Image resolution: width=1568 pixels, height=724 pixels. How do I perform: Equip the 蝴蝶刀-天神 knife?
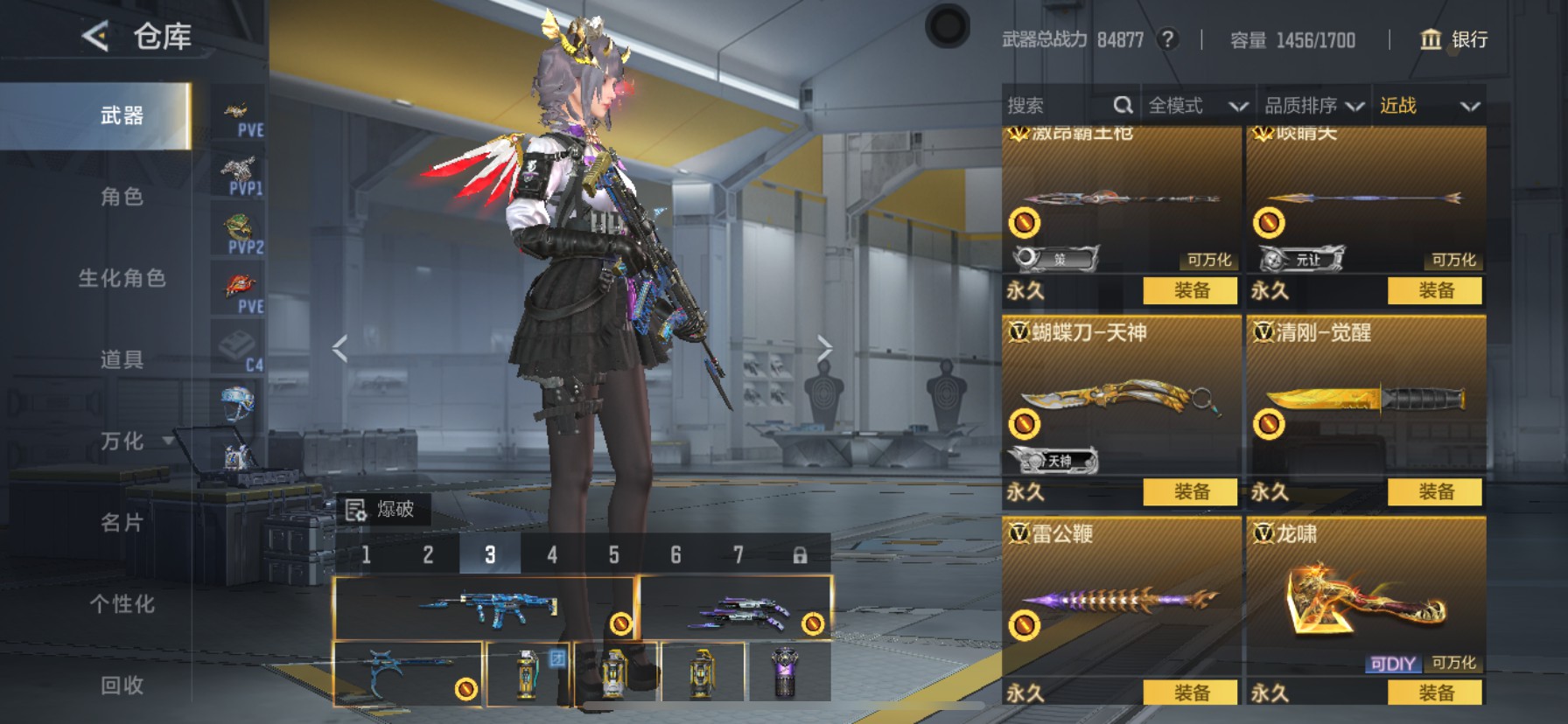tap(1190, 491)
